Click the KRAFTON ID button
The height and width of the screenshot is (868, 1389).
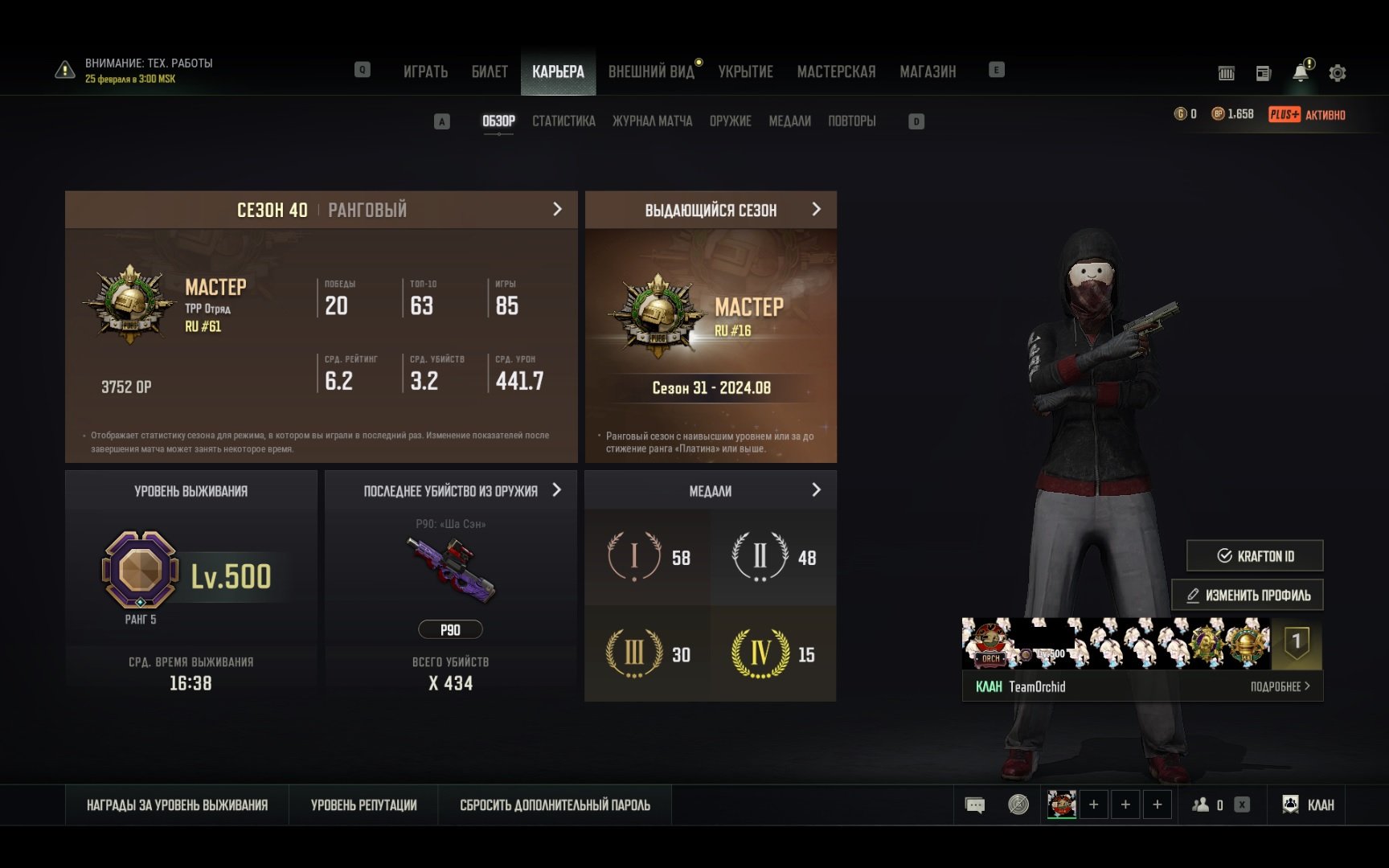pyautogui.click(x=1255, y=555)
